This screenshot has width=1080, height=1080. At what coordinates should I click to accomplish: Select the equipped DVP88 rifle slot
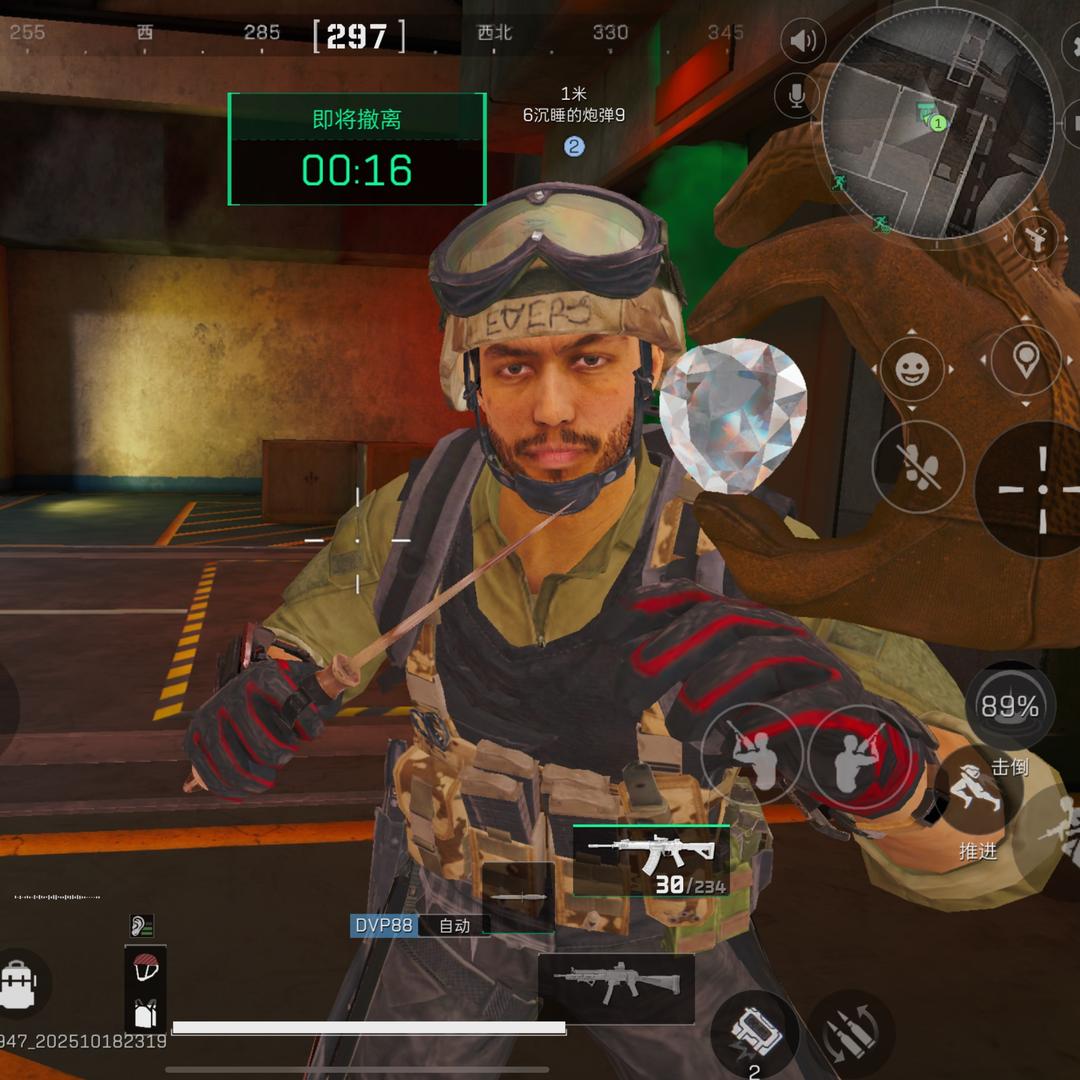pyautogui.click(x=650, y=860)
